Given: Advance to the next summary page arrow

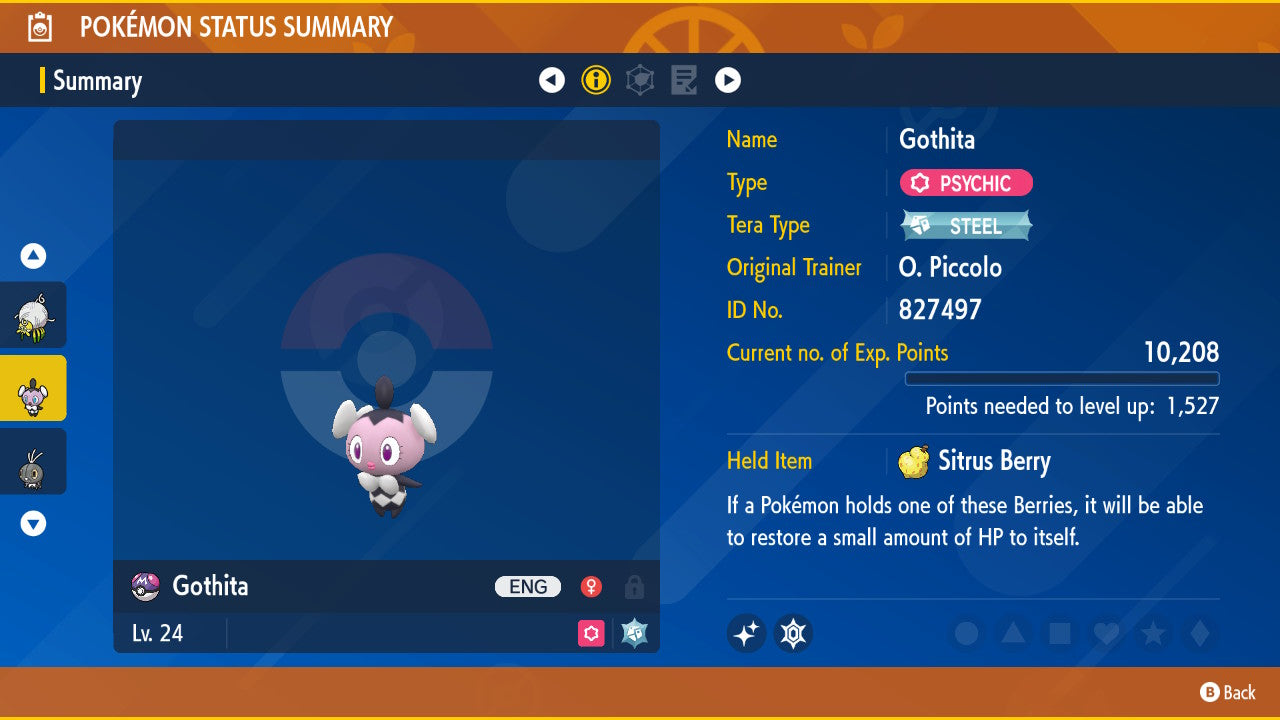Looking at the screenshot, I should tap(728, 80).
